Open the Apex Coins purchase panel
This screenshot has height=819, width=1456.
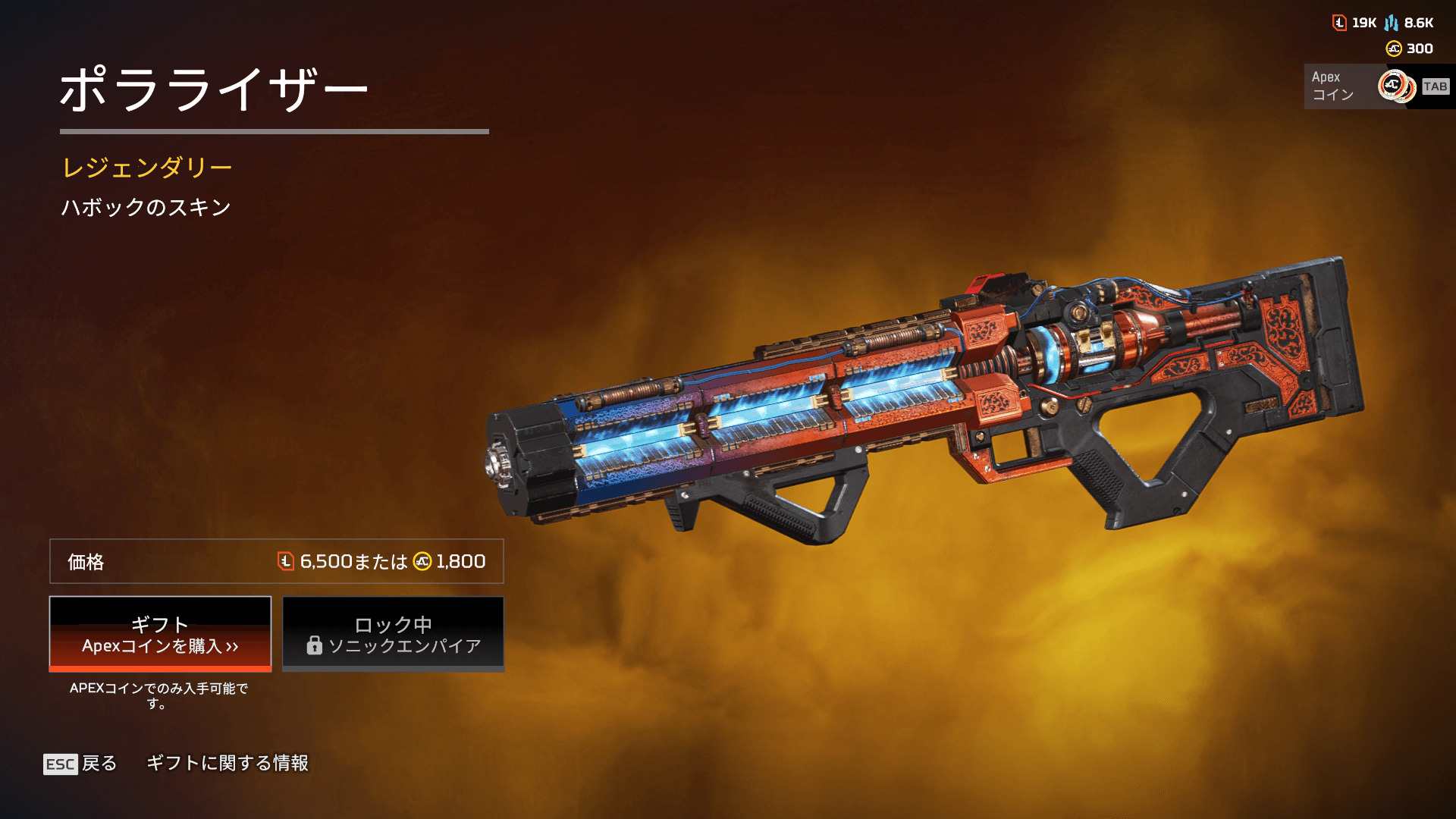(x=1376, y=86)
